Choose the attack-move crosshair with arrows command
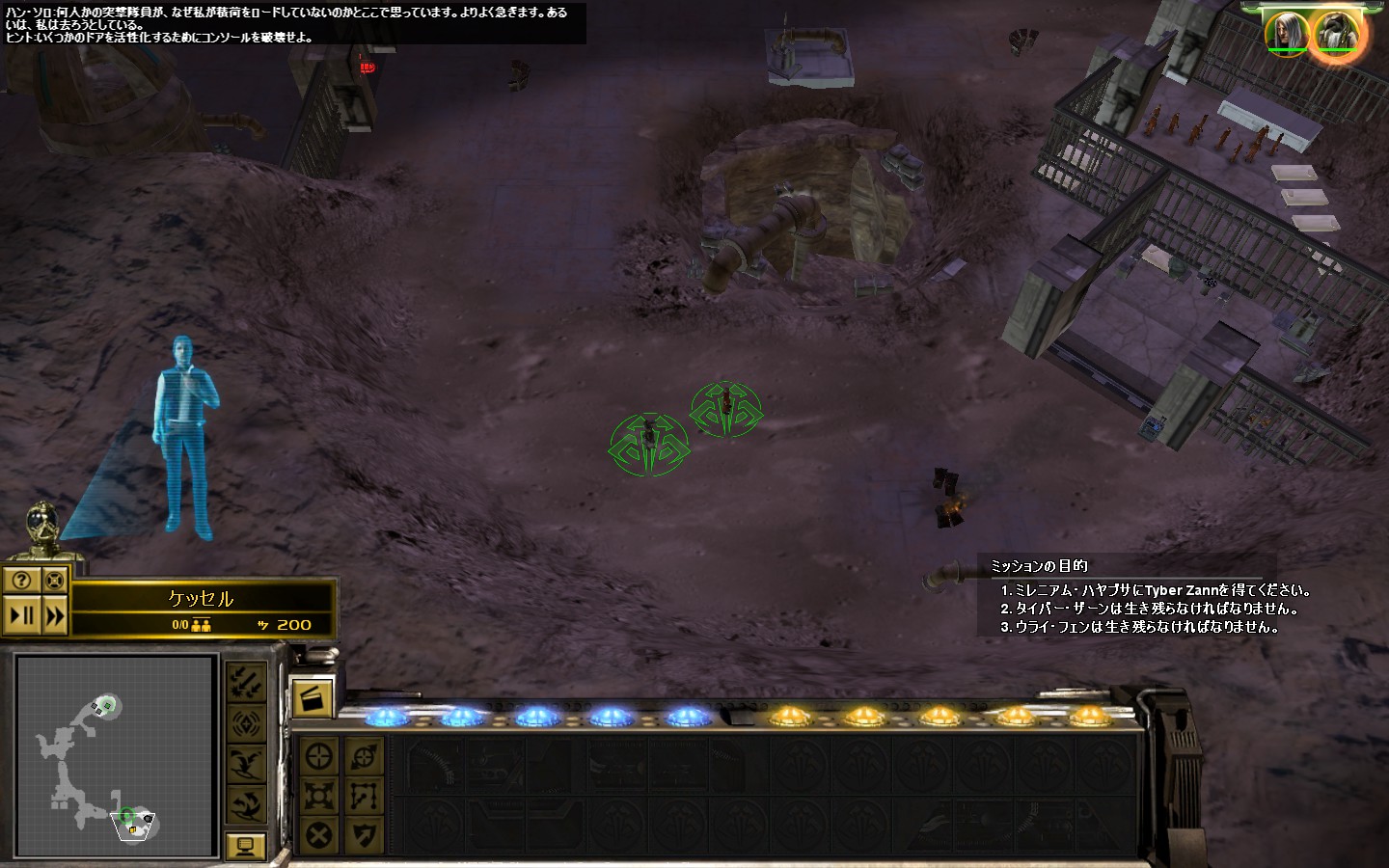Image resolution: width=1389 pixels, height=868 pixels. coord(365,755)
